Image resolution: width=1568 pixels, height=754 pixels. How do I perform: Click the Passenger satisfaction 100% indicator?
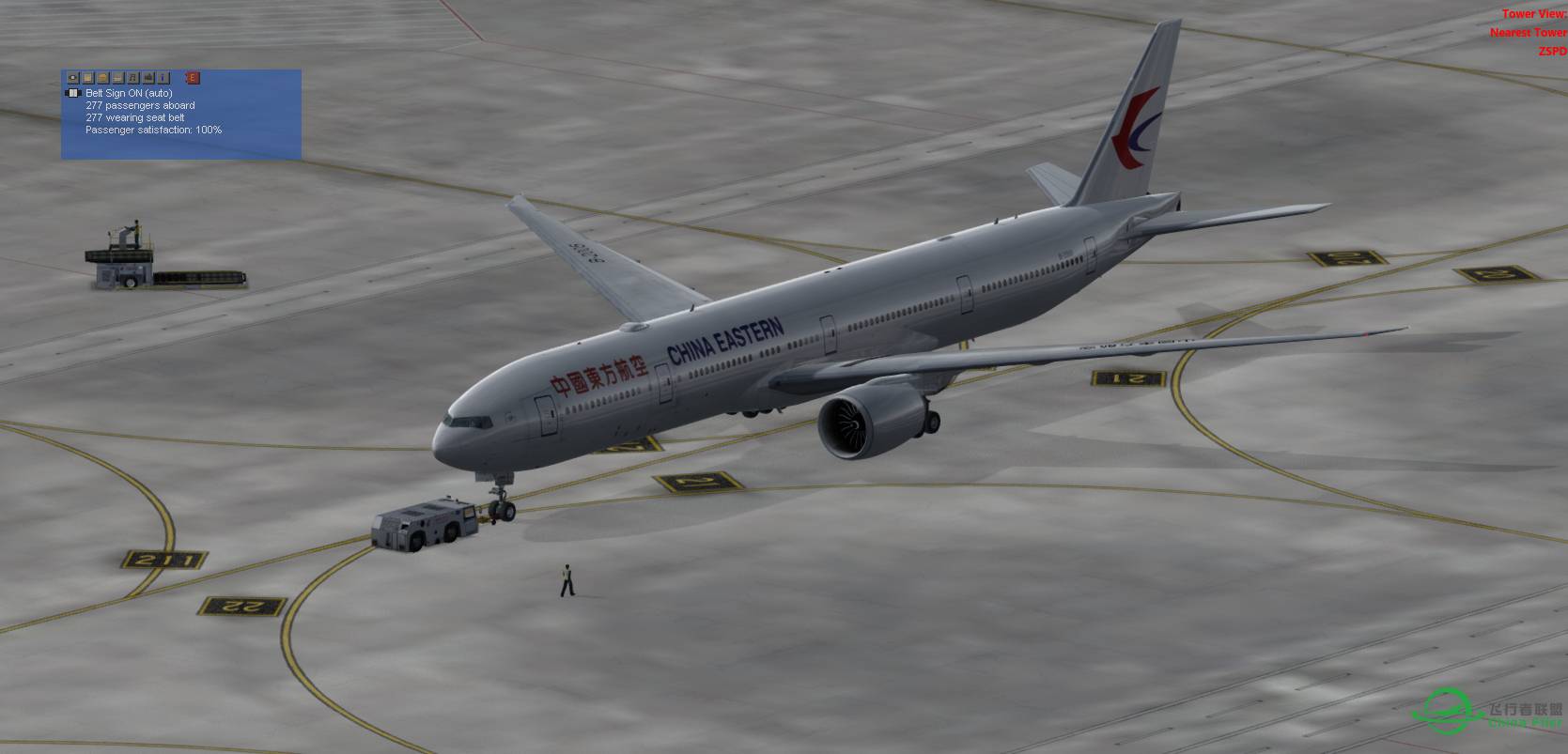pyautogui.click(x=152, y=130)
